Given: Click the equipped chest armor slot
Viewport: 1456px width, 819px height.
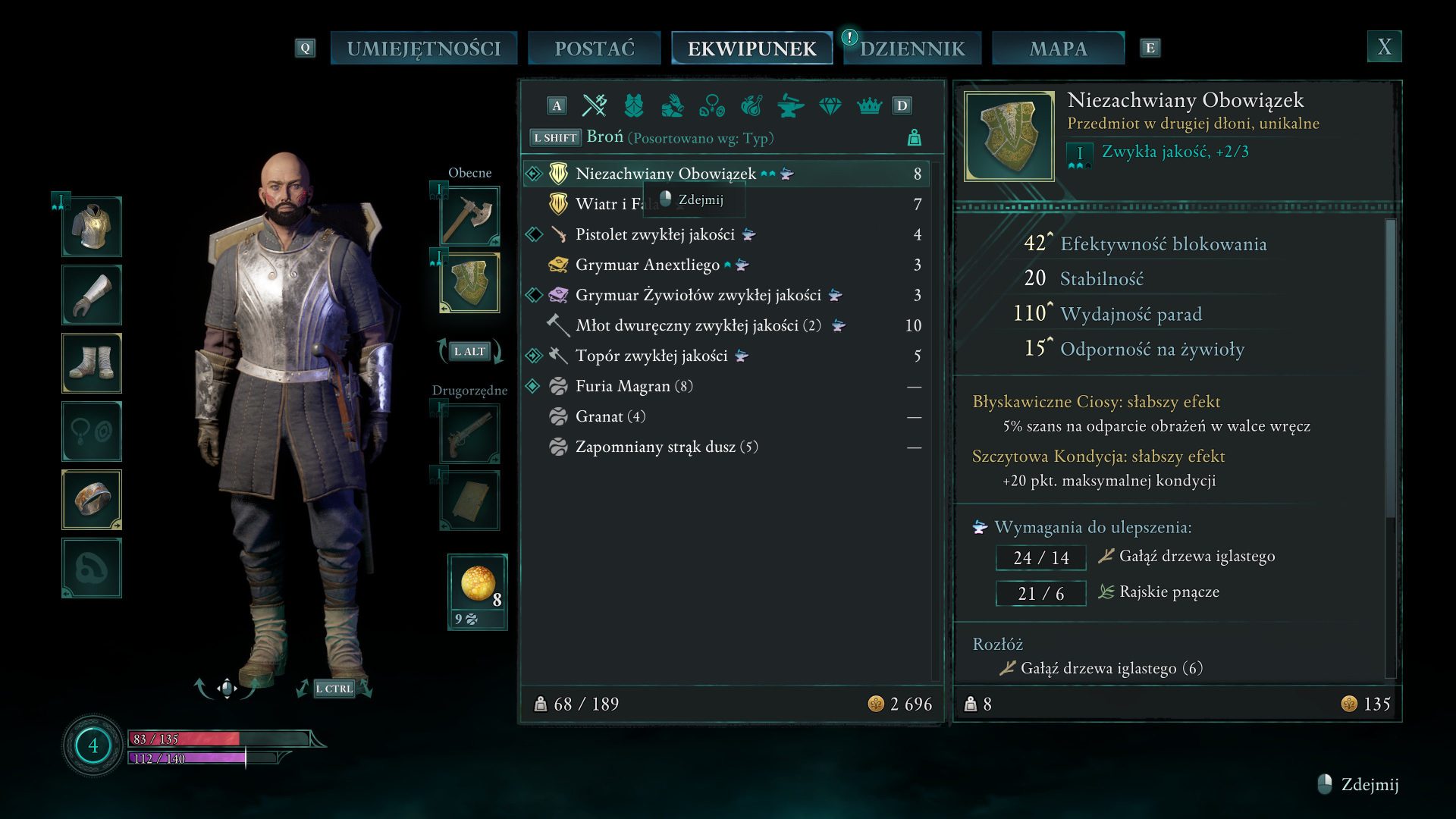Looking at the screenshot, I should (x=92, y=227).
